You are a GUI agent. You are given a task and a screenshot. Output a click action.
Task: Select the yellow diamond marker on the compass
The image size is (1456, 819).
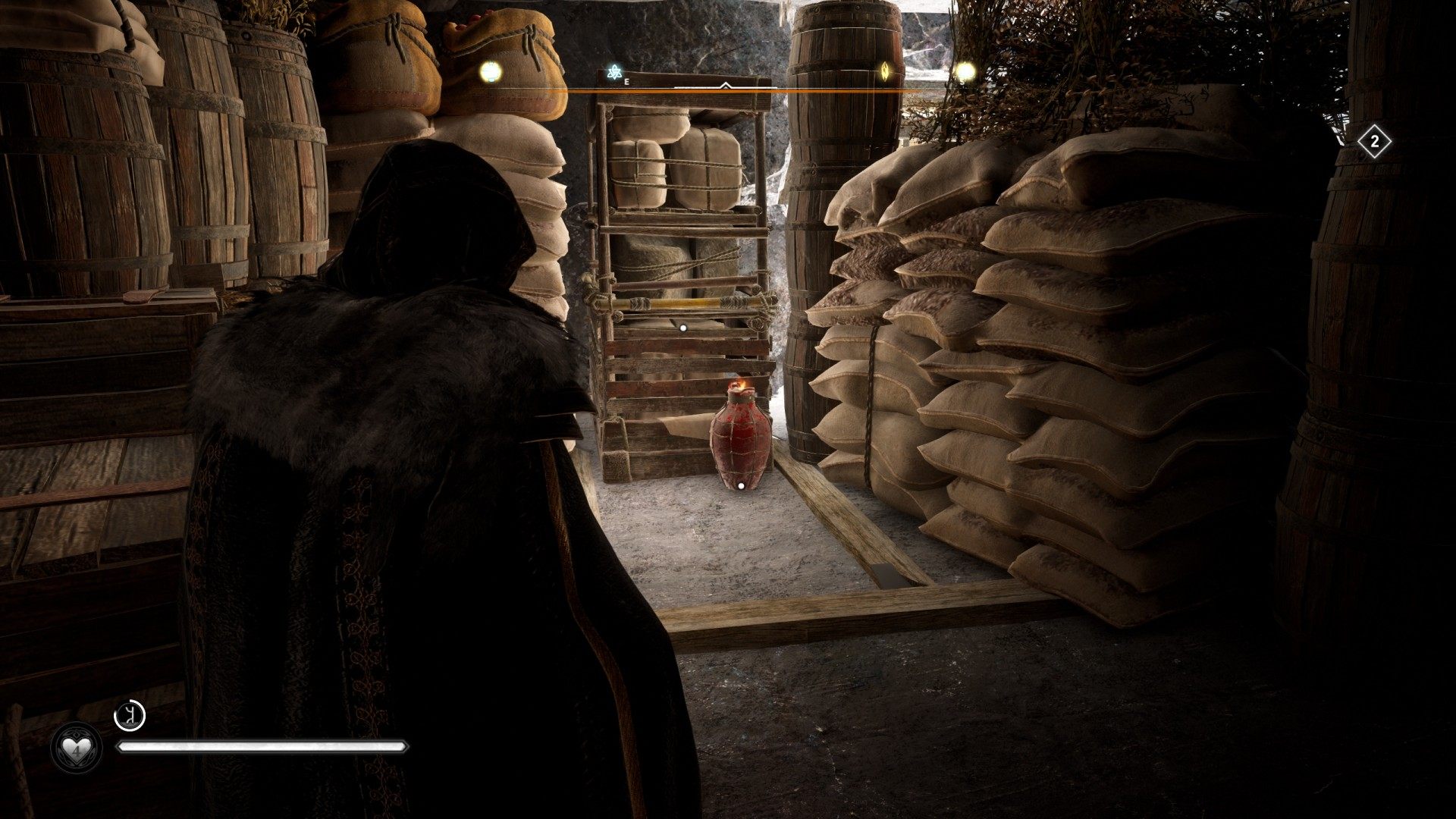(x=885, y=71)
